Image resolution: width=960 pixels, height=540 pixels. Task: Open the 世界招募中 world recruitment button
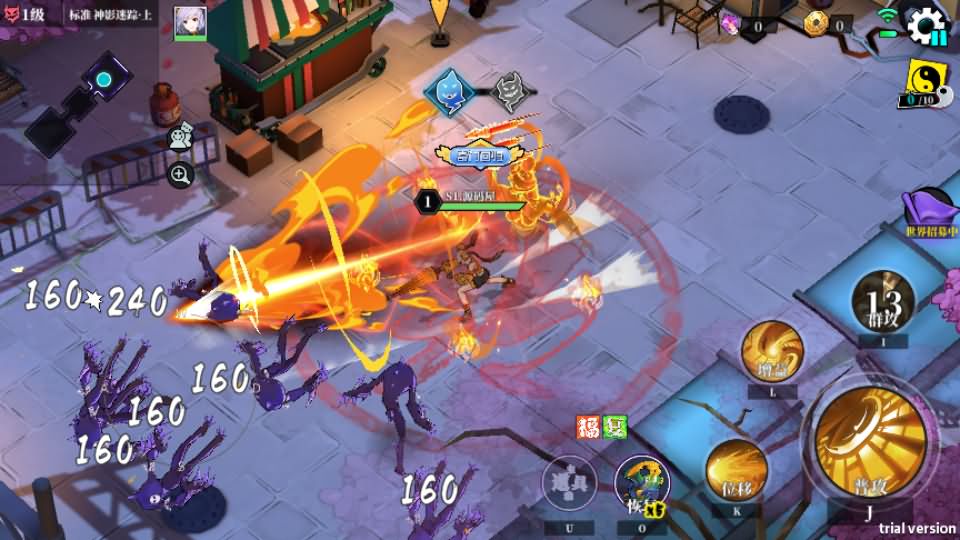pyautogui.click(x=930, y=211)
